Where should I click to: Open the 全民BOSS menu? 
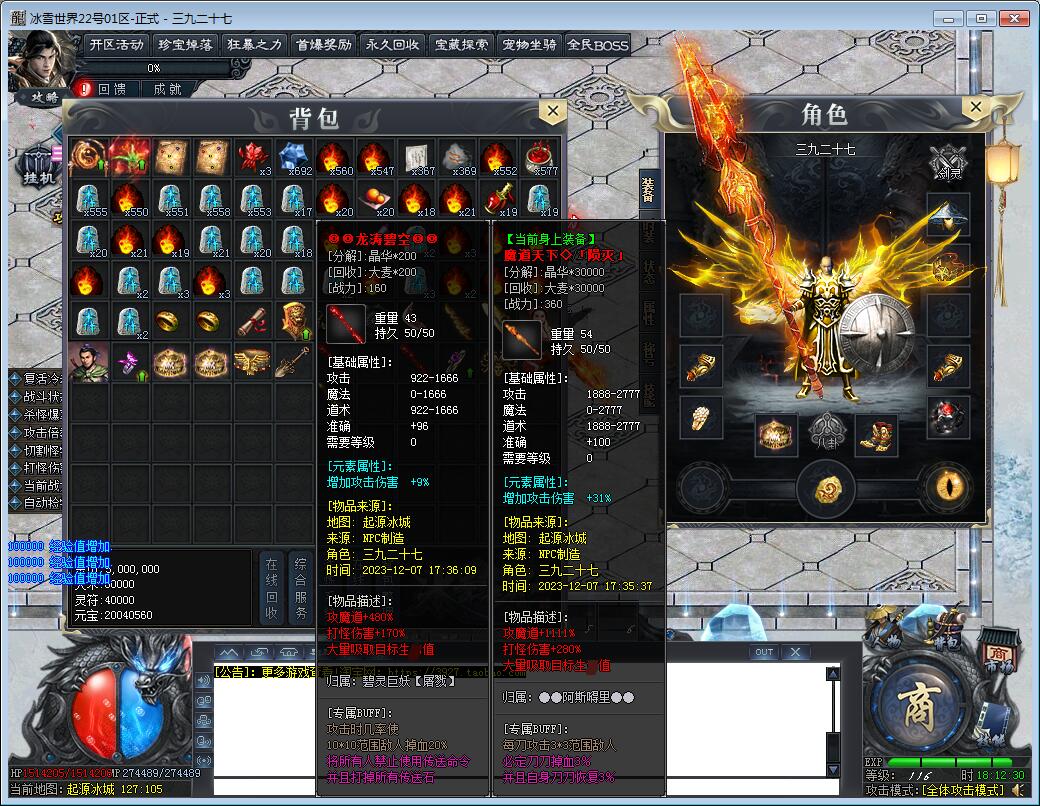point(598,44)
